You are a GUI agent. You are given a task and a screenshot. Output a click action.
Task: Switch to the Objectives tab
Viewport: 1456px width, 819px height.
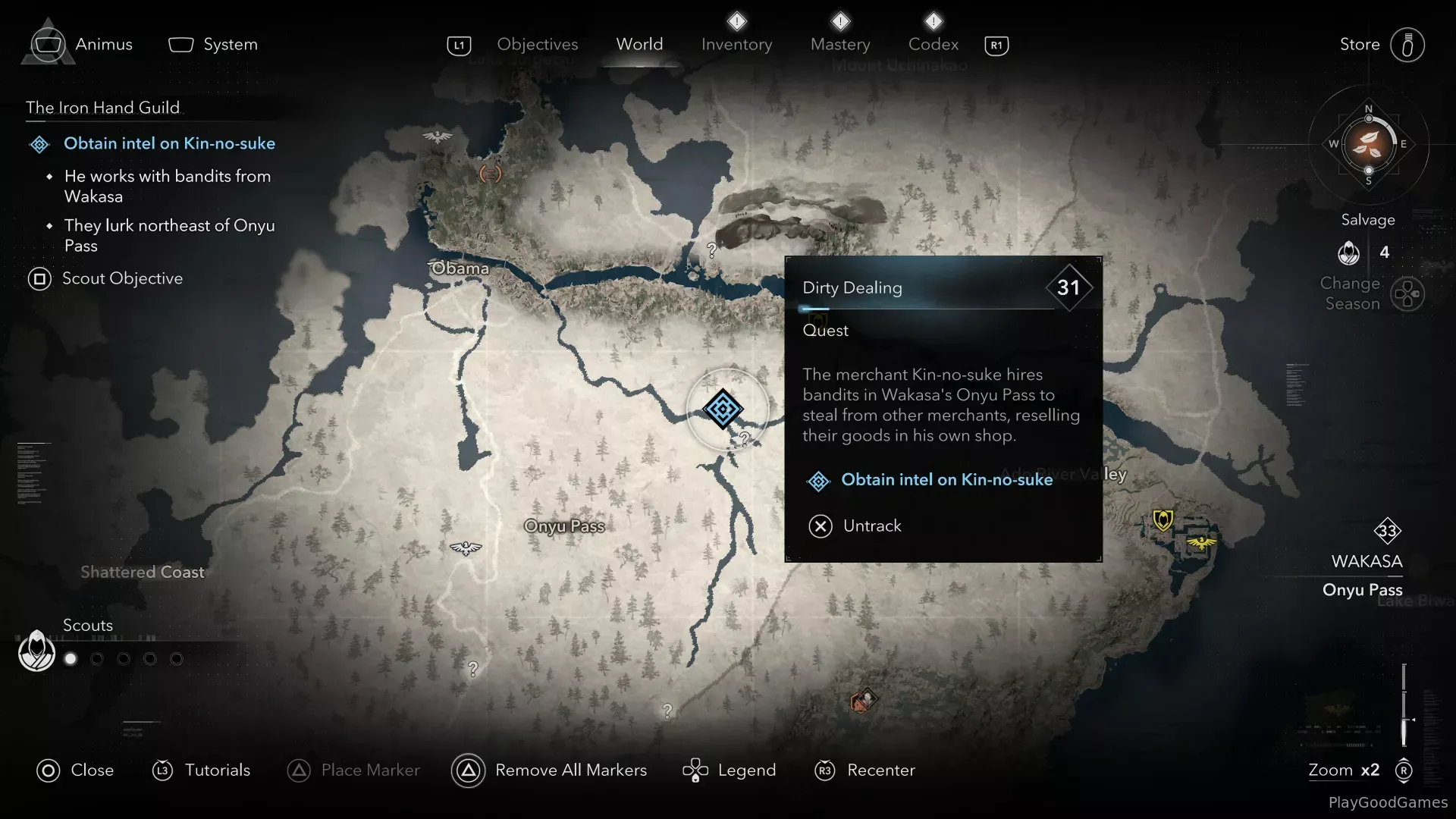coord(537,45)
